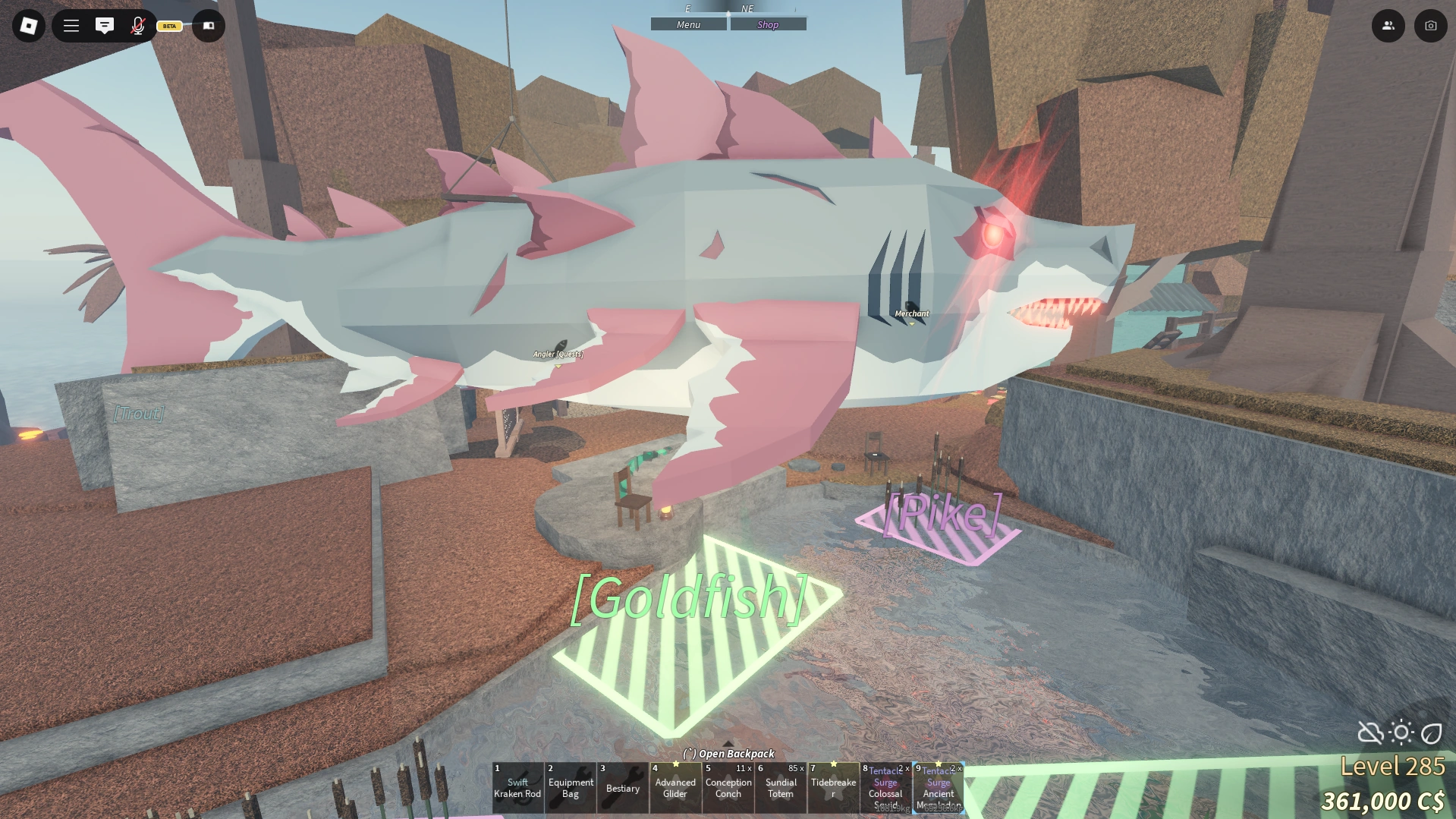Image resolution: width=1456 pixels, height=819 pixels.
Task: Open the Shop
Action: point(768,24)
